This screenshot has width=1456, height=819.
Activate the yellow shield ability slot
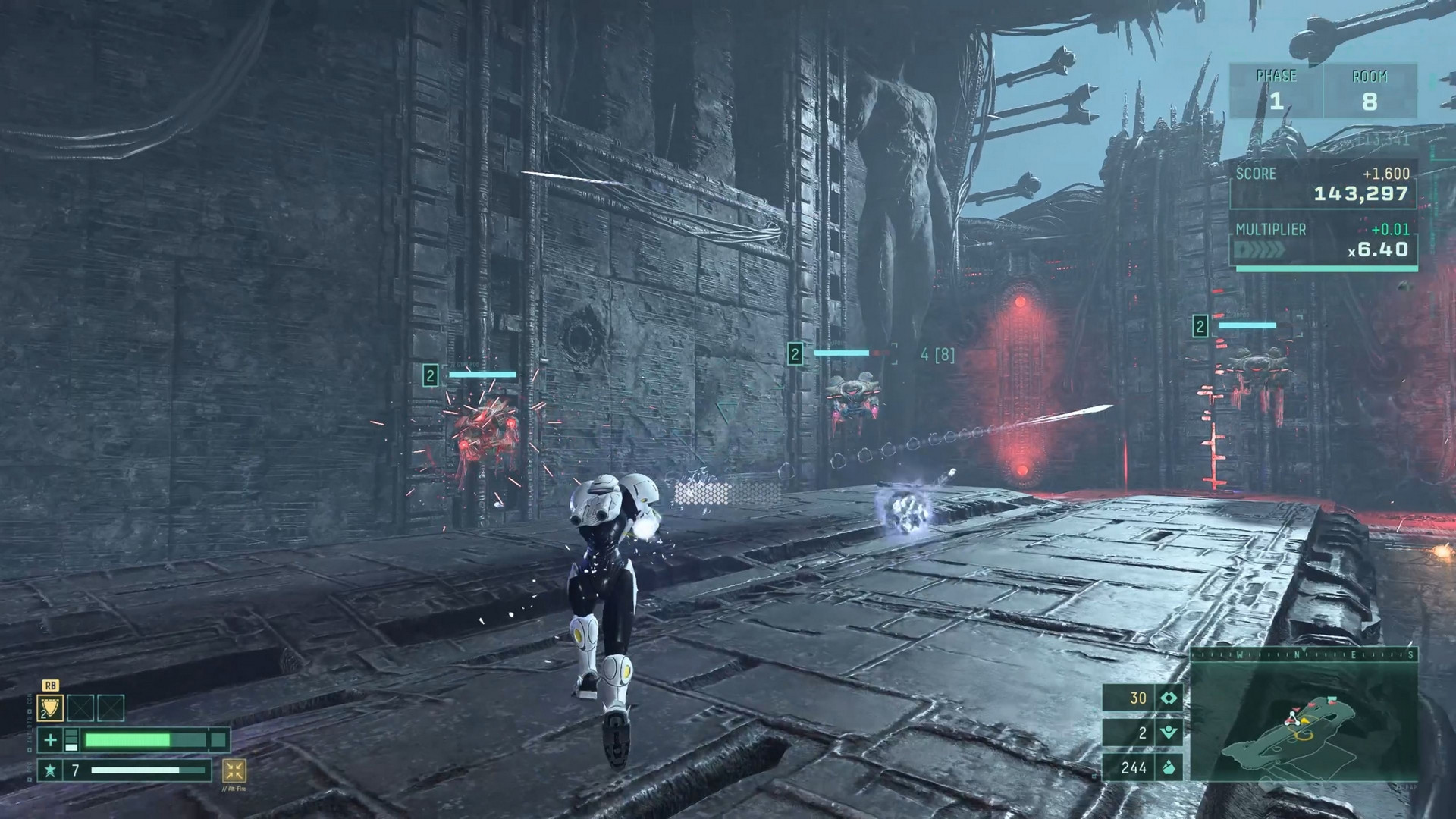click(50, 708)
